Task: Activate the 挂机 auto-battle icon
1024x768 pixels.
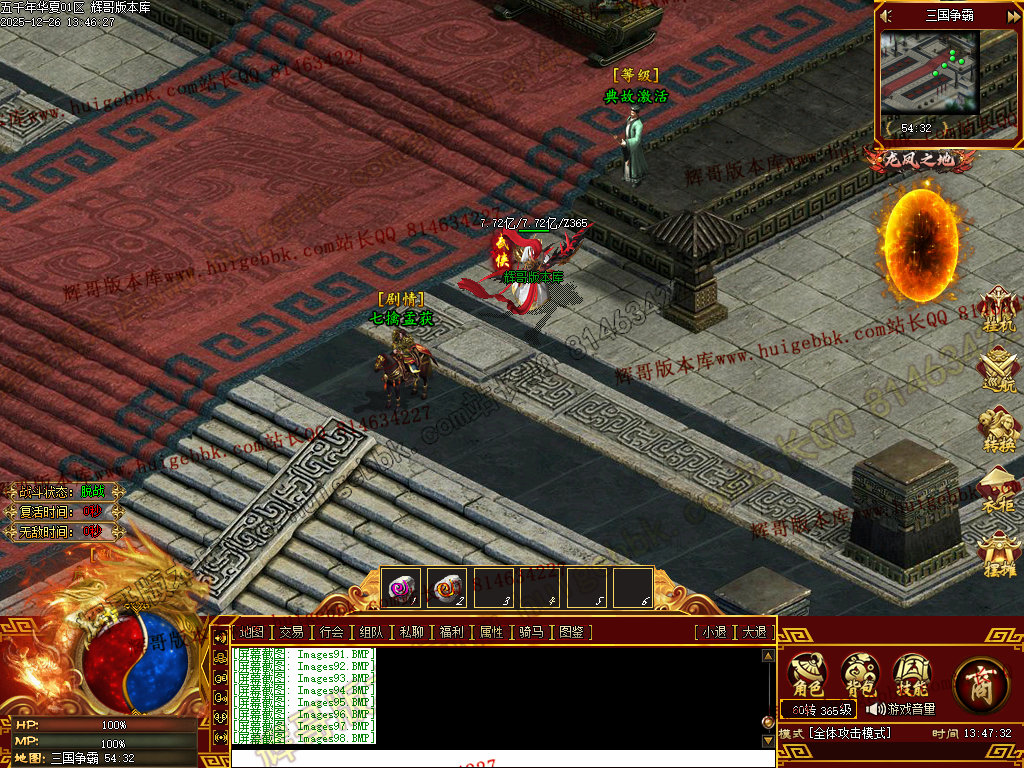Action: click(998, 309)
